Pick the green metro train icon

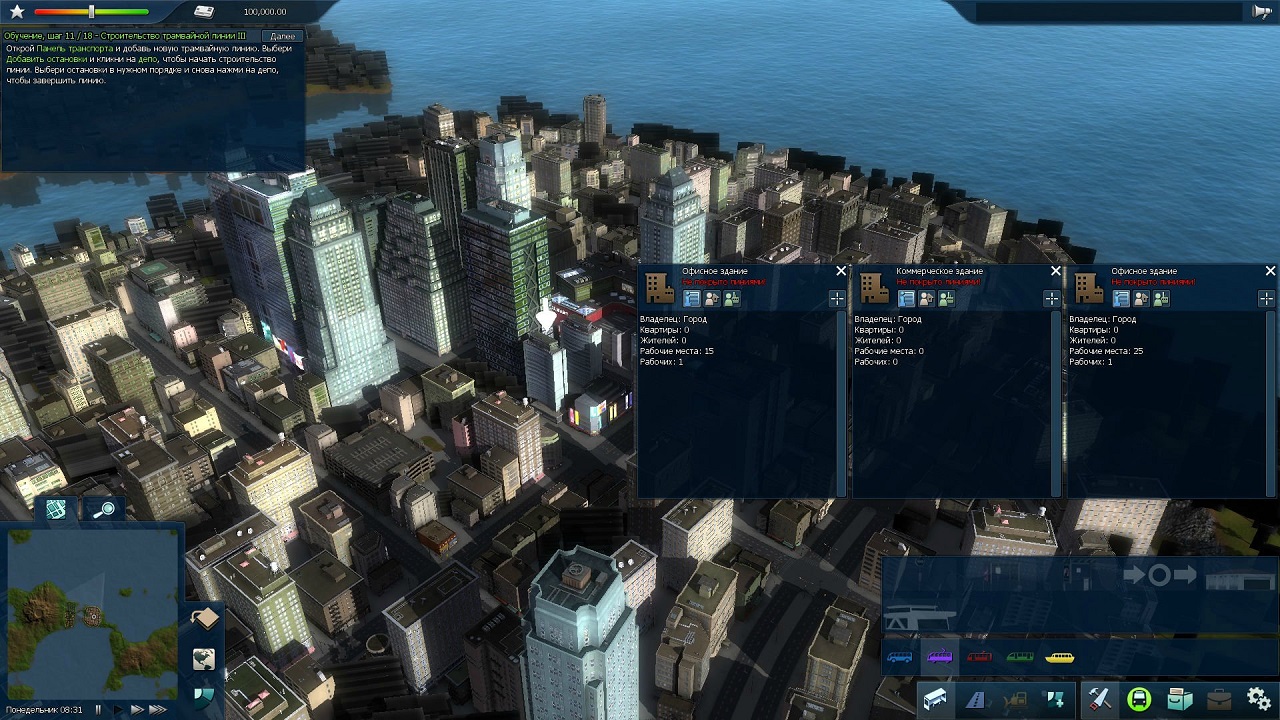[x=1020, y=657]
